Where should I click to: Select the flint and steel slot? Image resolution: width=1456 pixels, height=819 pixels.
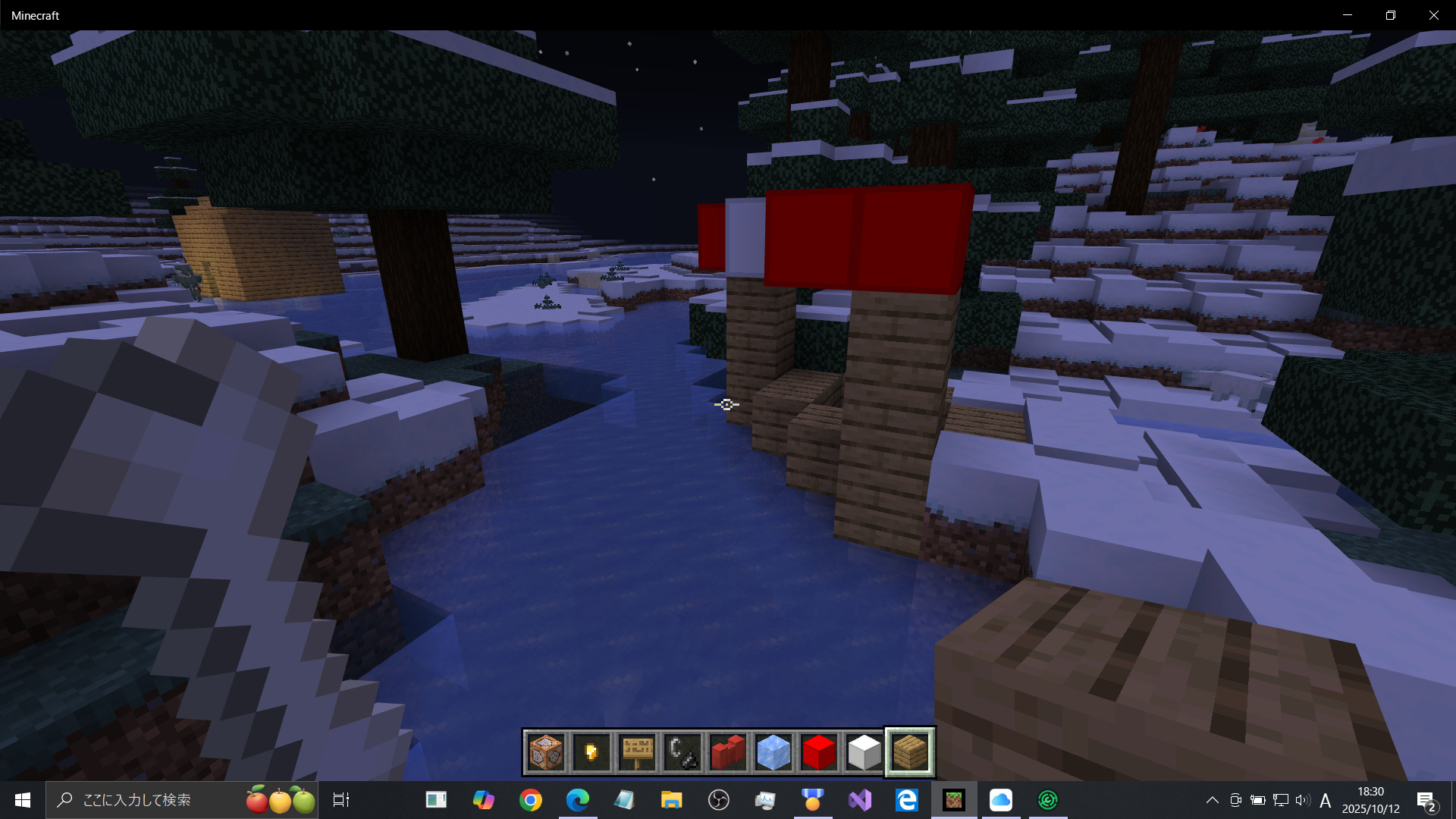[x=682, y=752]
